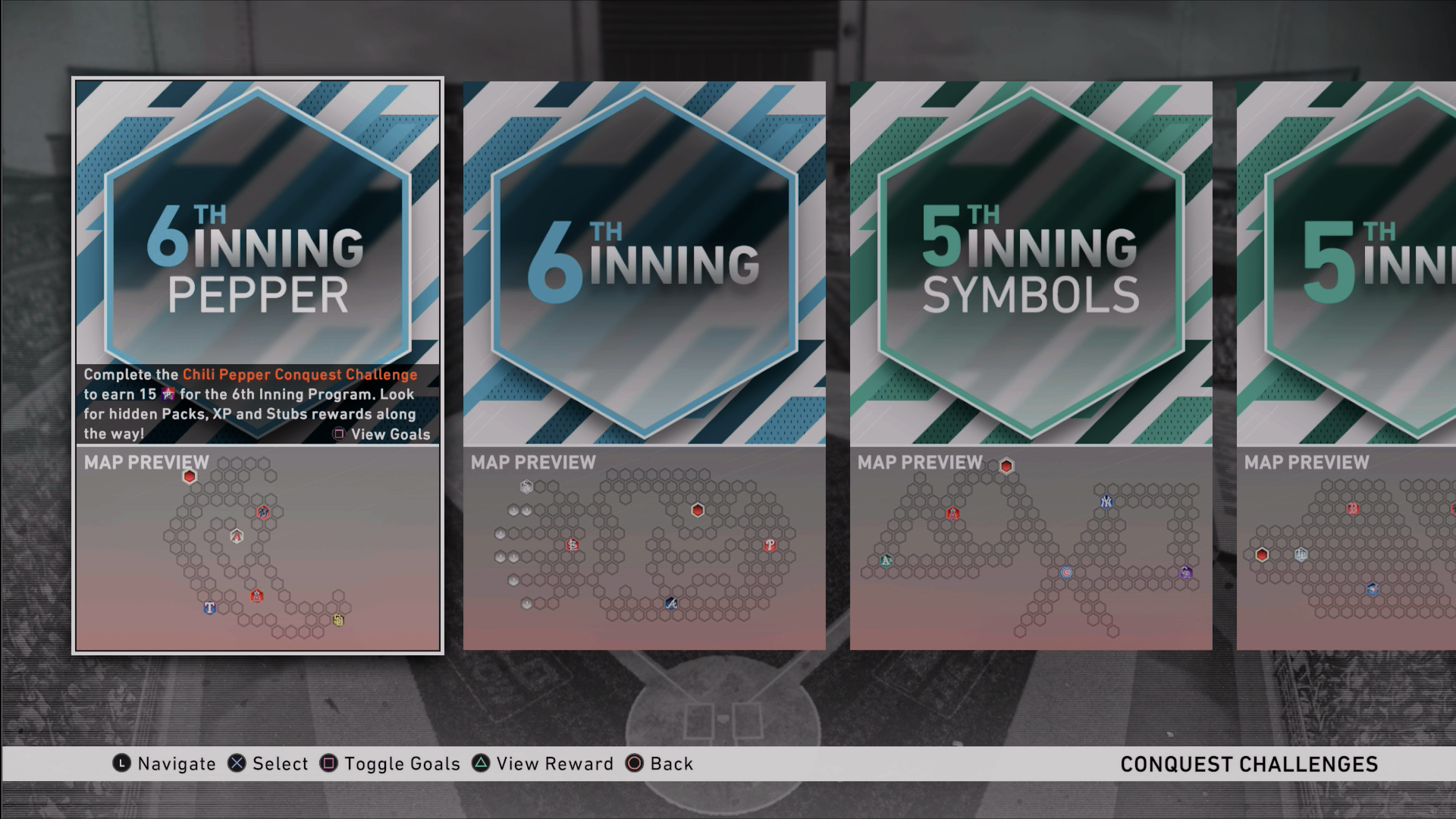Click the Marlins hex on the Pepper map preview
Image resolution: width=1456 pixels, height=819 pixels.
point(262,512)
